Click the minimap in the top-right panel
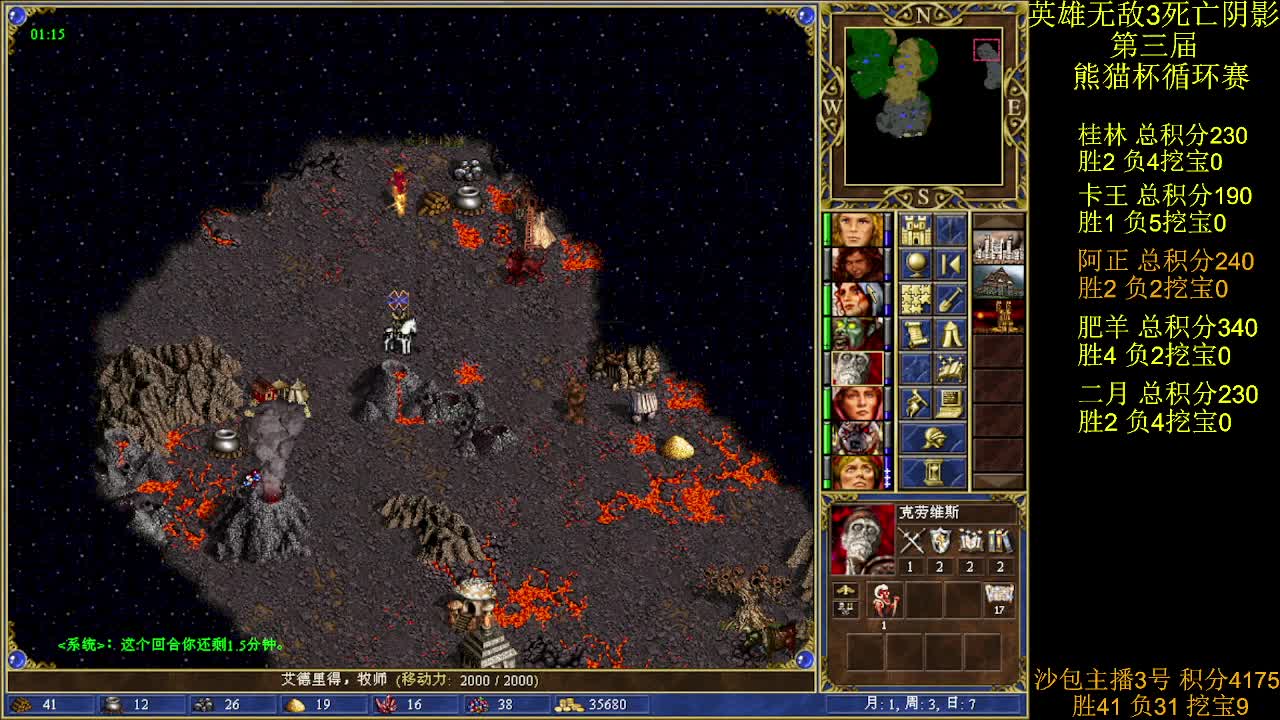 tap(923, 106)
